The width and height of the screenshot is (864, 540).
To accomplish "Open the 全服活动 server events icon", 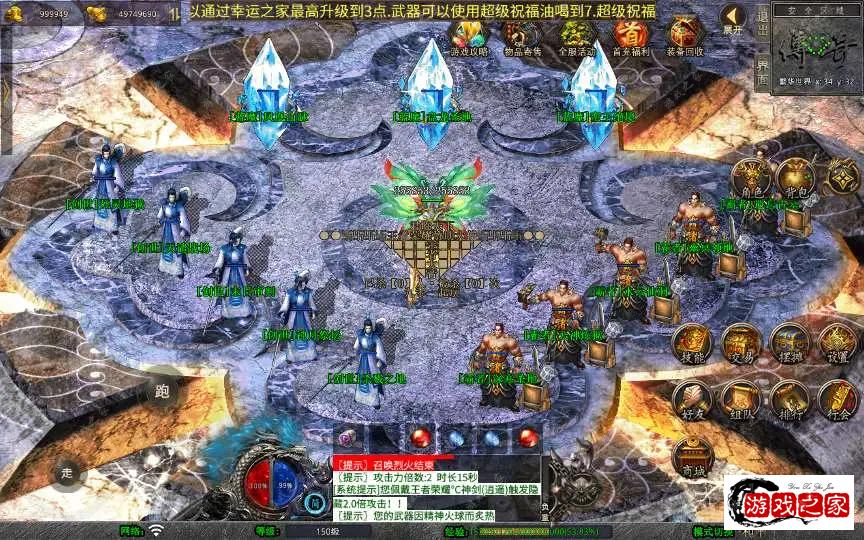I will 576,38.
